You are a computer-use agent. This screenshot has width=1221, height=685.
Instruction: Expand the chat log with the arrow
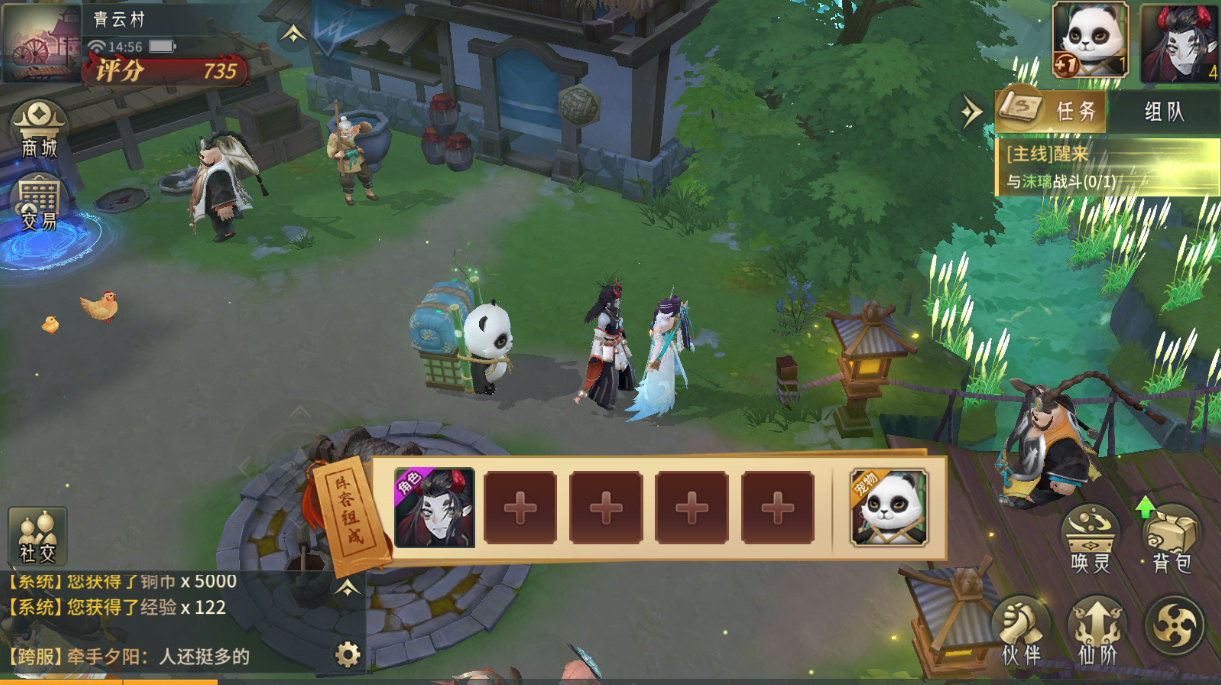(x=347, y=588)
